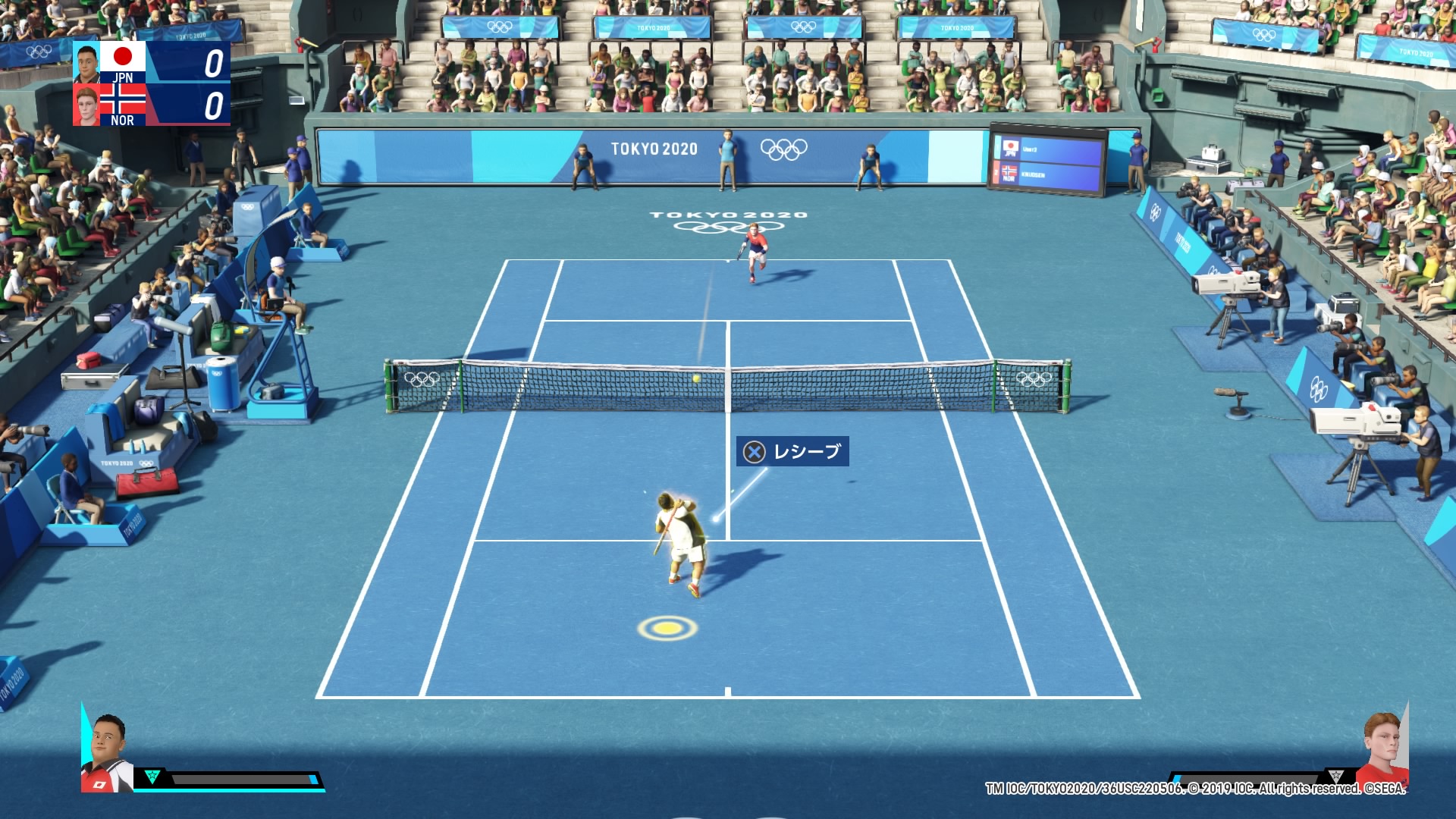Select the Norway player portrait beside the right gauge

1383,752
